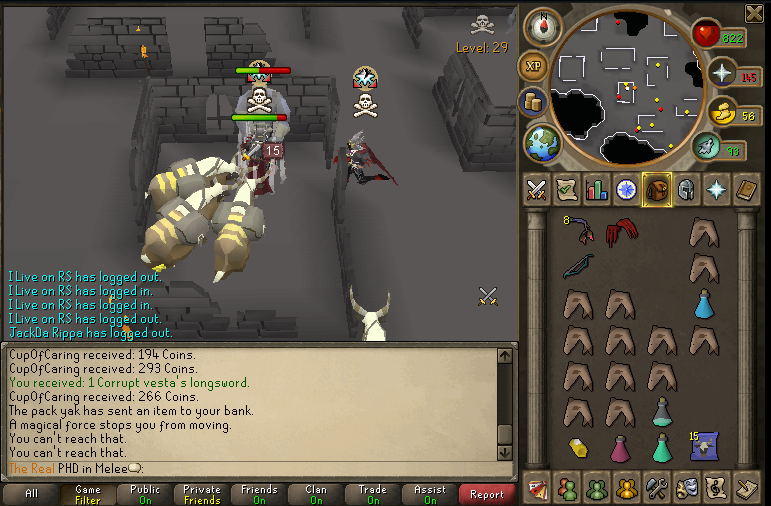Screen dimensions: 771x506
Task: Open the skills stats tab
Action: [597, 189]
